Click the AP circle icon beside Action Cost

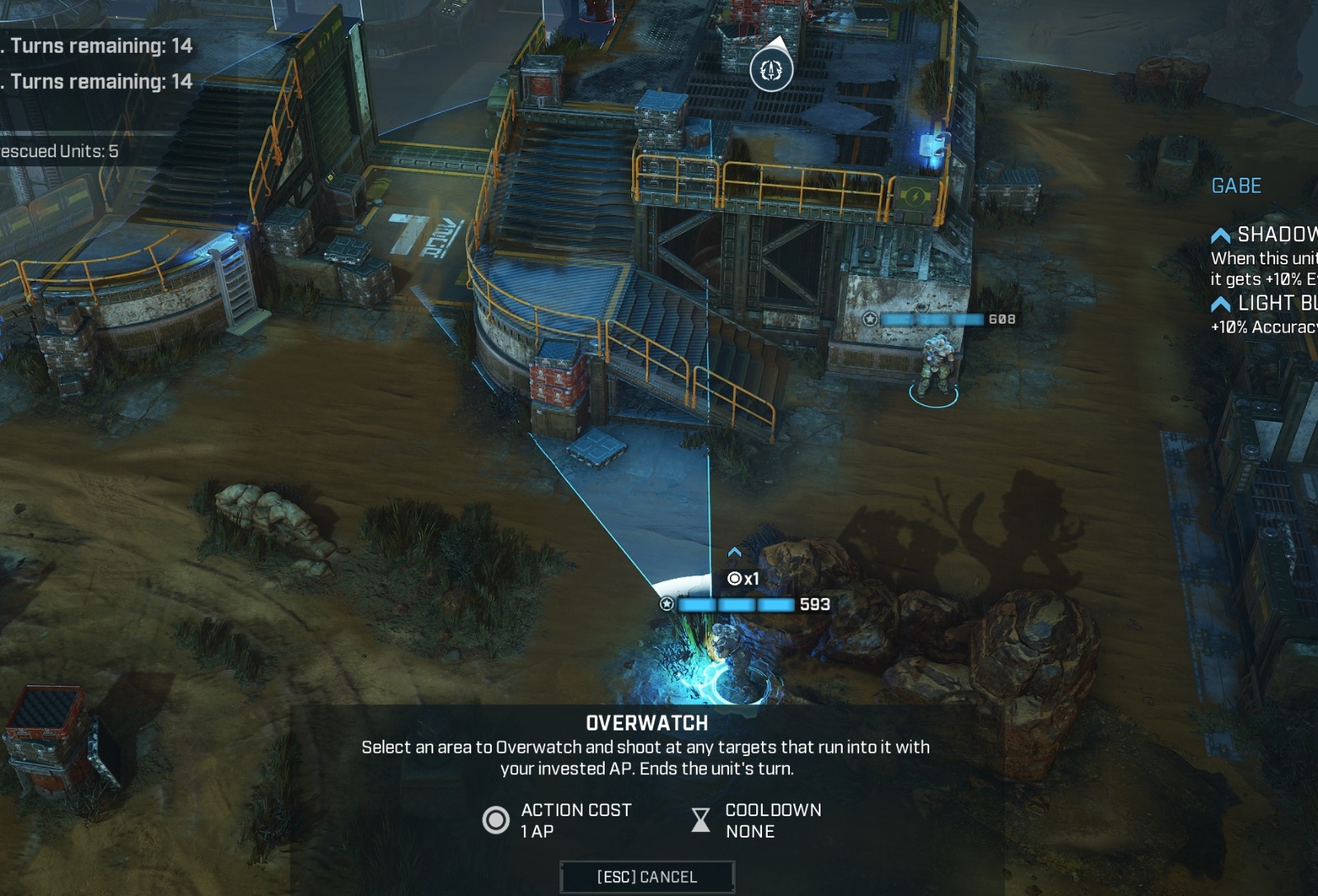(495, 819)
